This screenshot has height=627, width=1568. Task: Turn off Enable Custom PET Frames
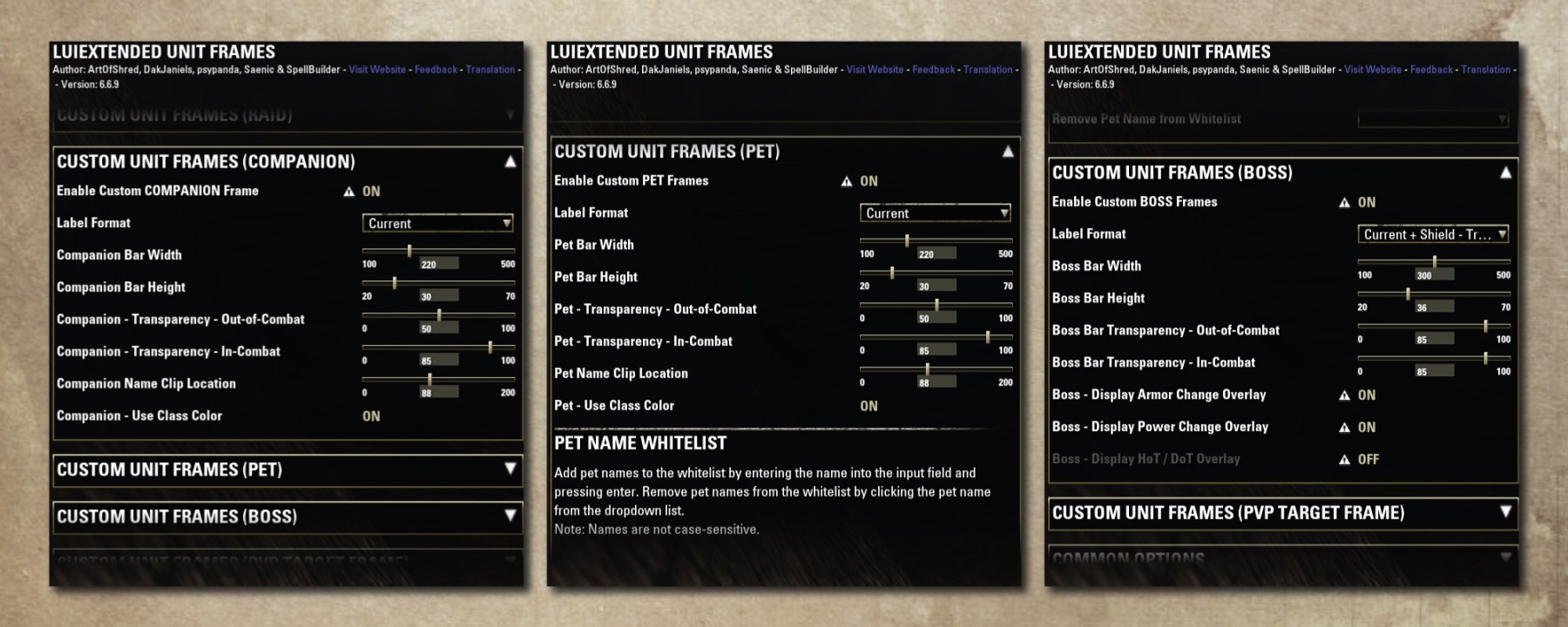(869, 180)
